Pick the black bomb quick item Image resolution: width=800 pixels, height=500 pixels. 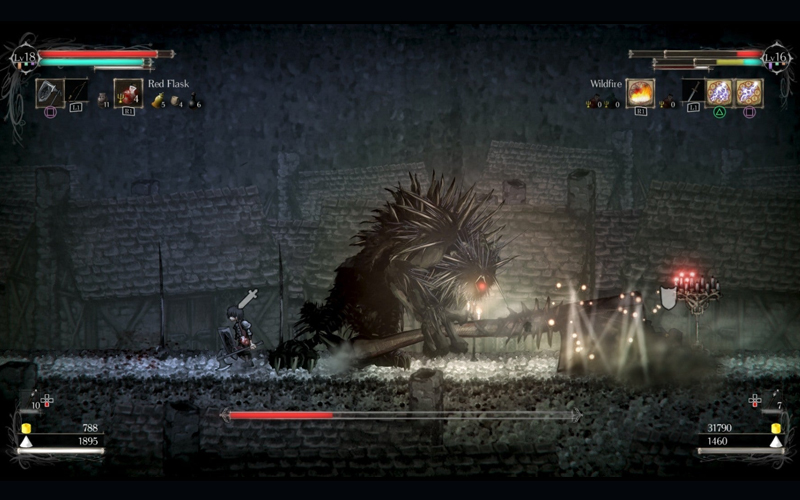coord(193,100)
